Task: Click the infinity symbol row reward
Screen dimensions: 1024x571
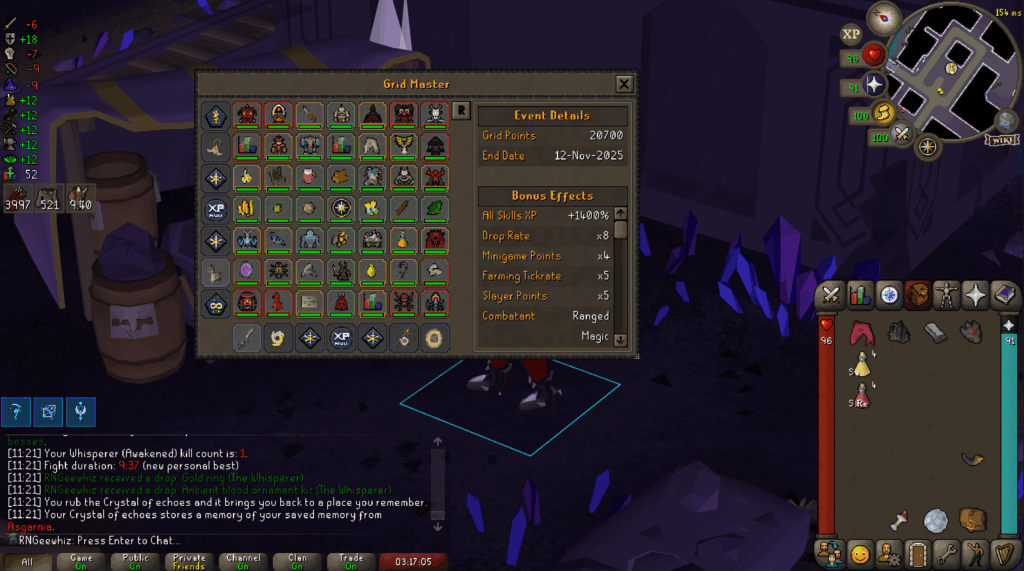Action: [x=215, y=302]
